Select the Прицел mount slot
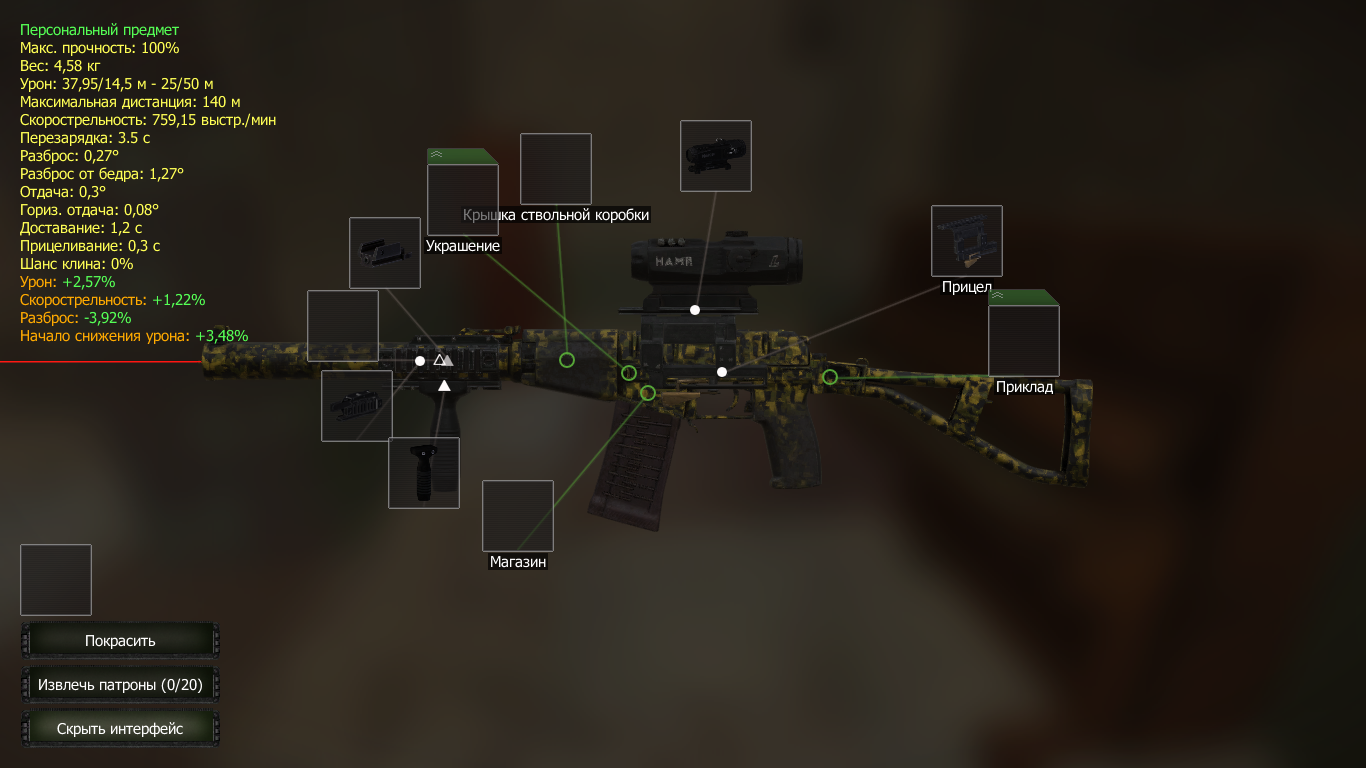This screenshot has height=768, width=1366. pyautogui.click(x=966, y=241)
